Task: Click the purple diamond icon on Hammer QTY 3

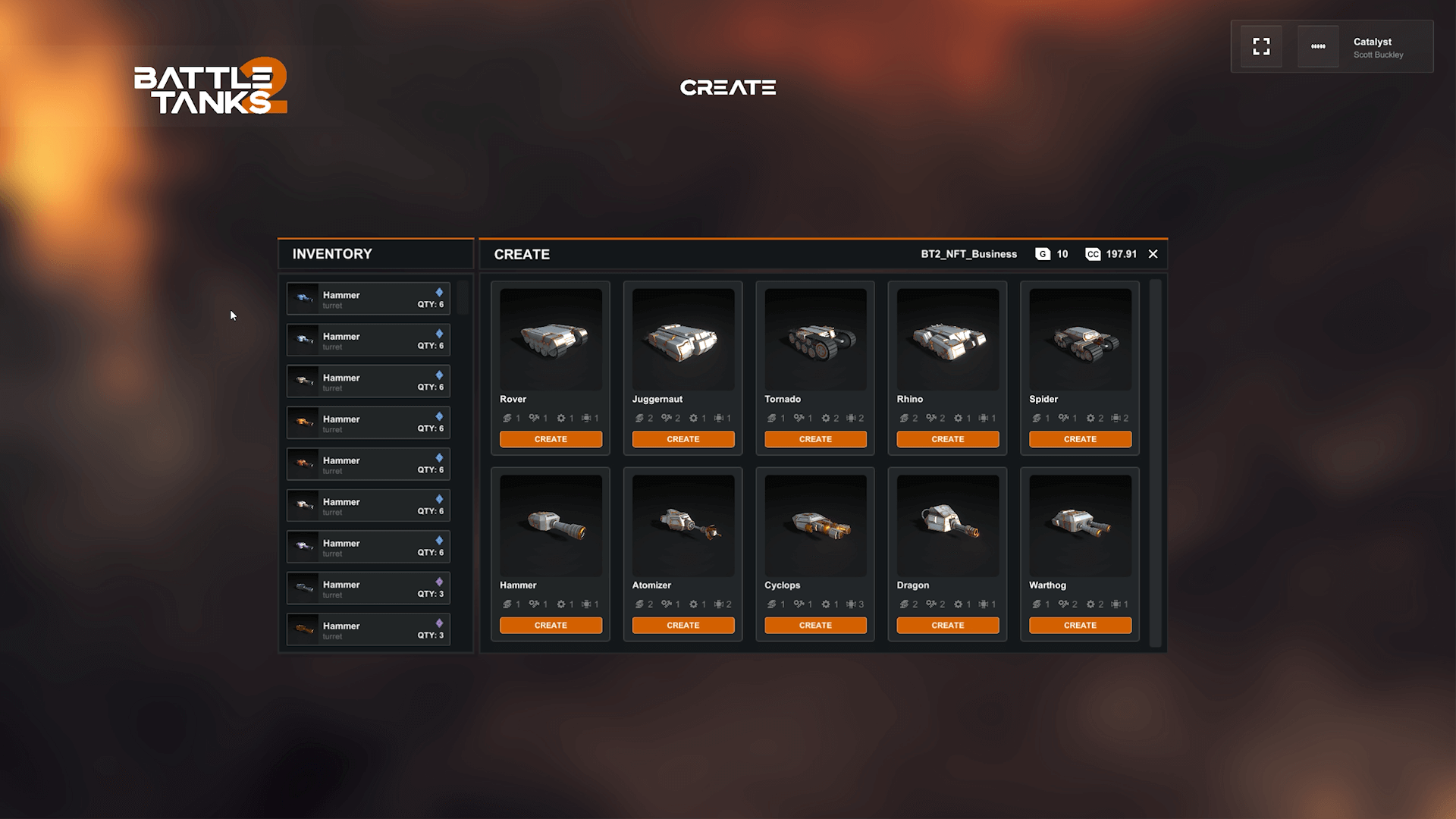Action: pos(438,580)
